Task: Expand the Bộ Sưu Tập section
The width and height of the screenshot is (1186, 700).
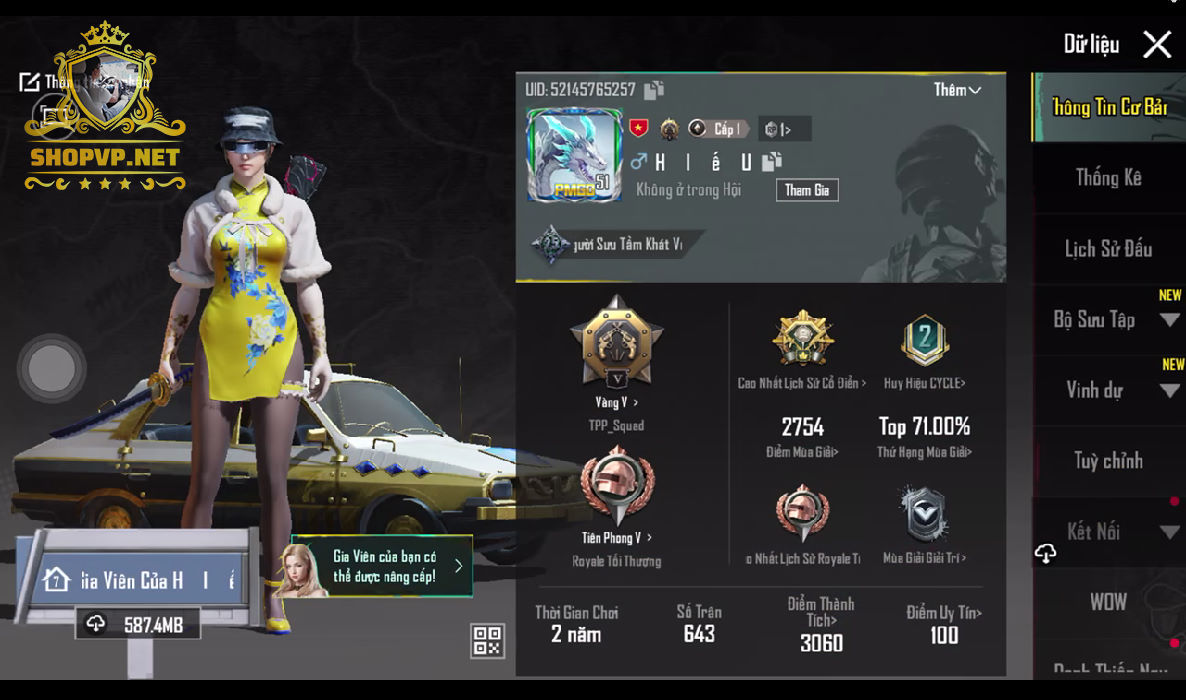Action: pyautogui.click(x=1169, y=320)
